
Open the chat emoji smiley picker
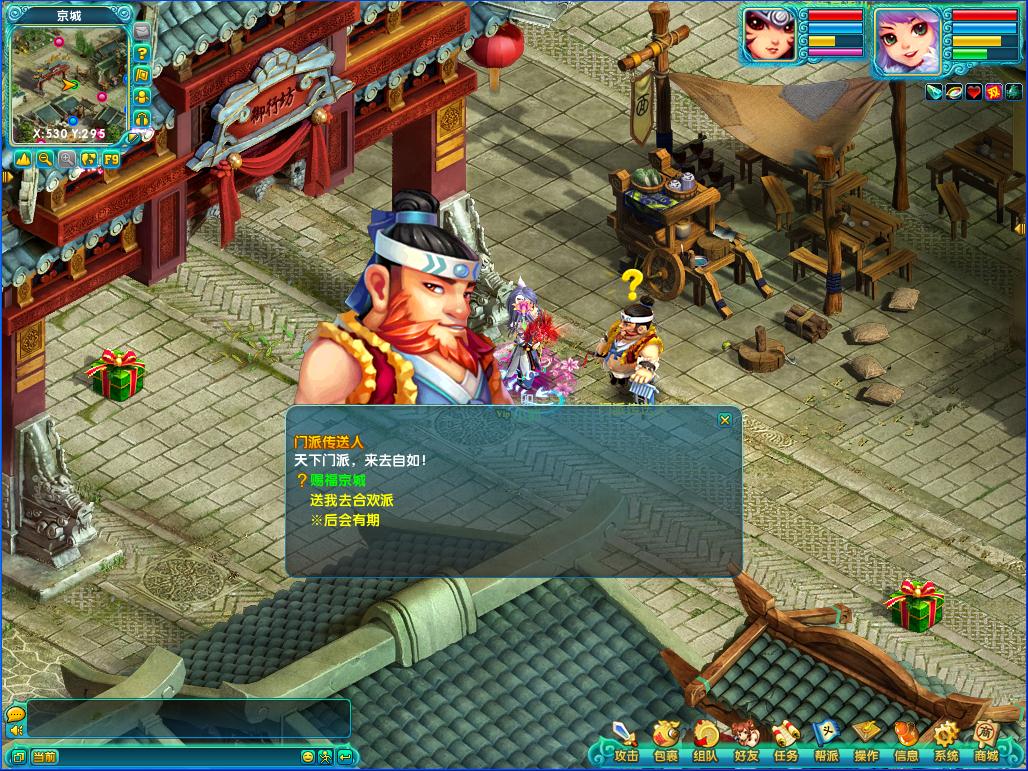pos(308,757)
